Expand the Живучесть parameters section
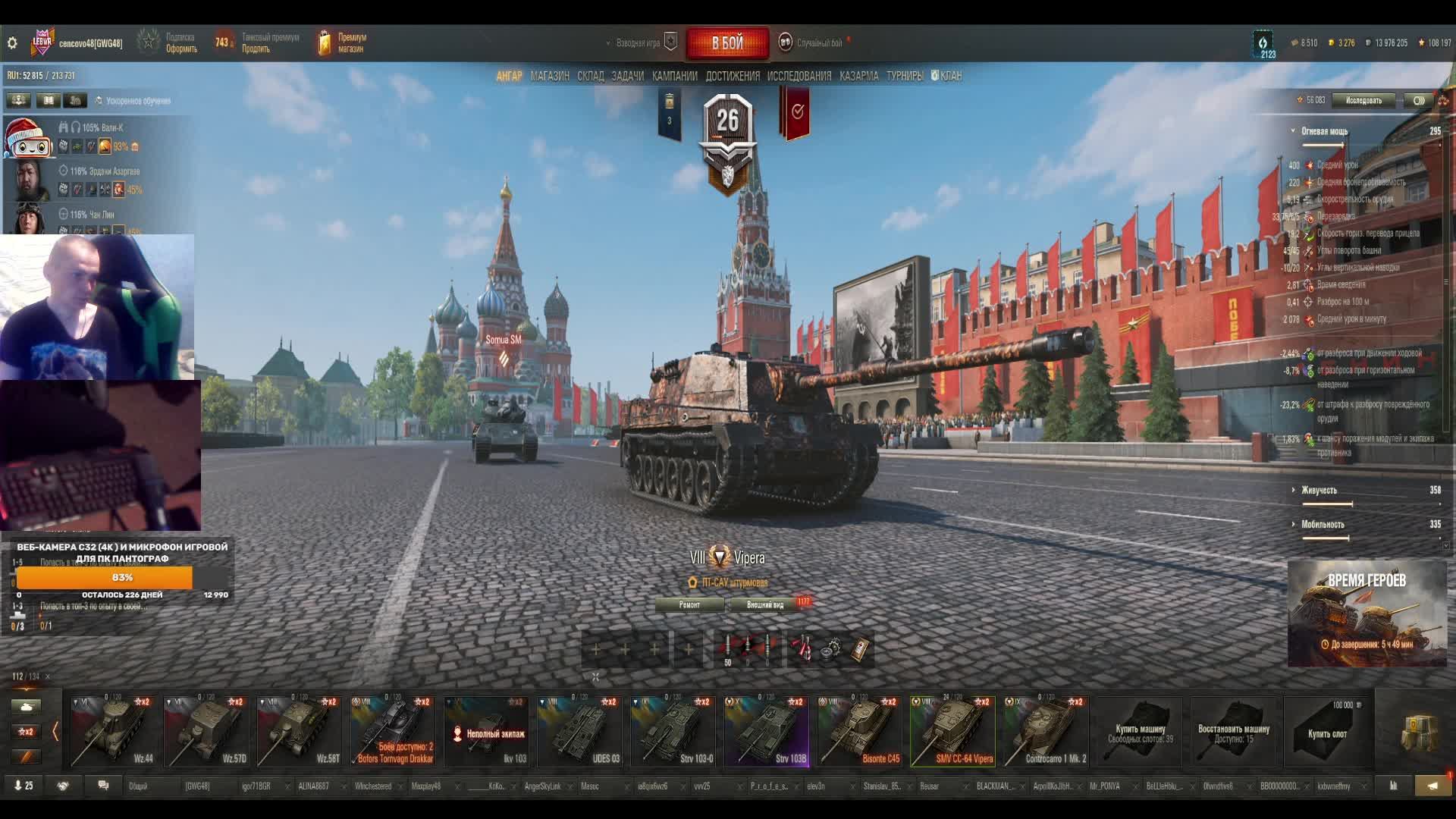The width and height of the screenshot is (1456, 819). tap(1319, 490)
